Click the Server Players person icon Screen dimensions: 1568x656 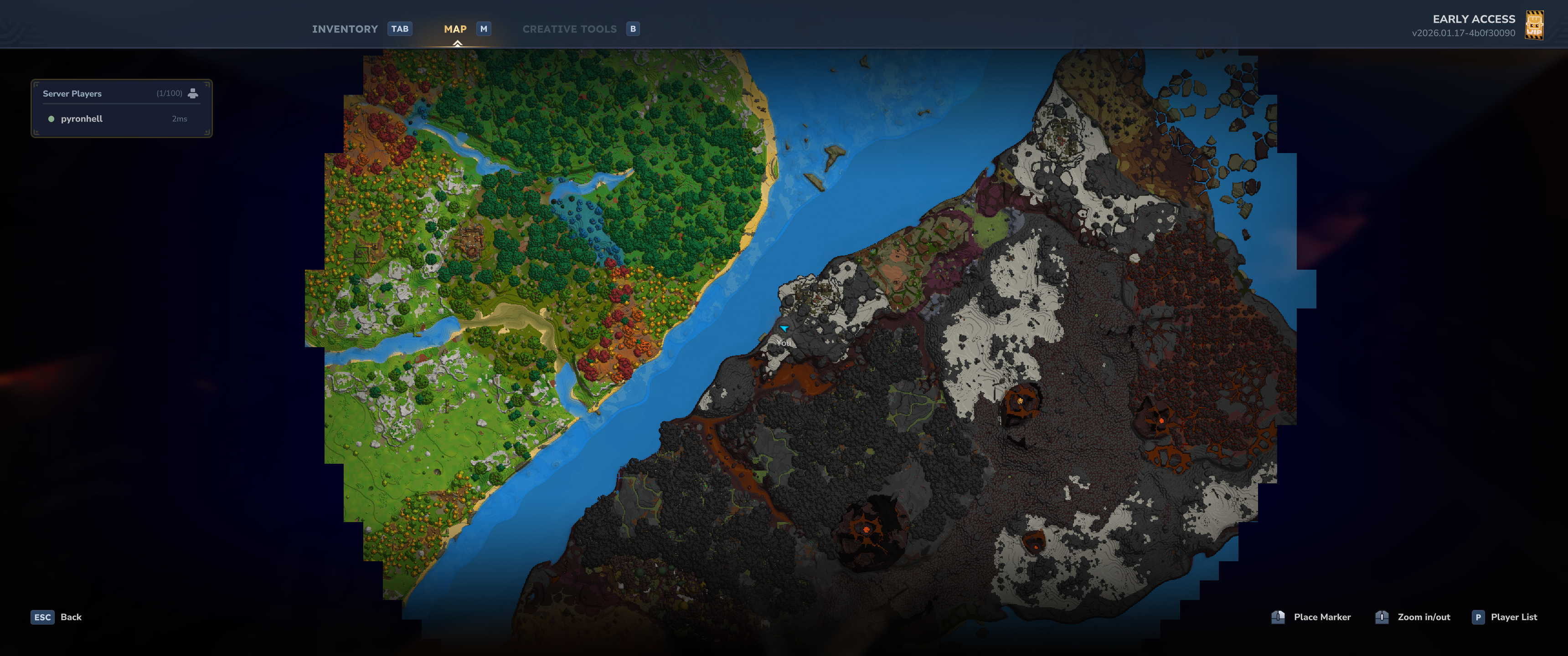pos(193,93)
